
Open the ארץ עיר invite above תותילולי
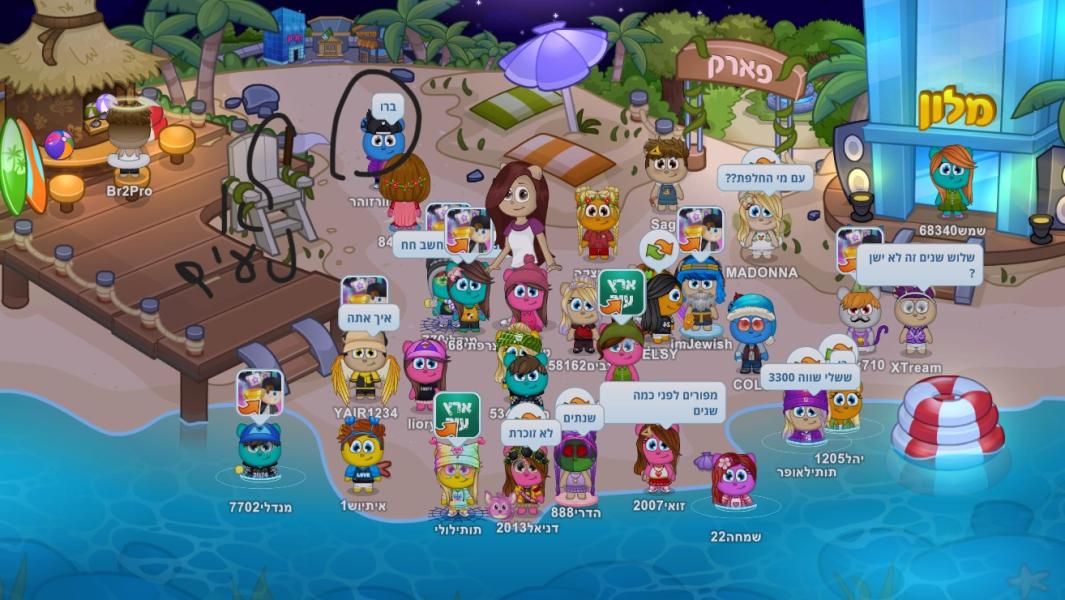pos(456,414)
